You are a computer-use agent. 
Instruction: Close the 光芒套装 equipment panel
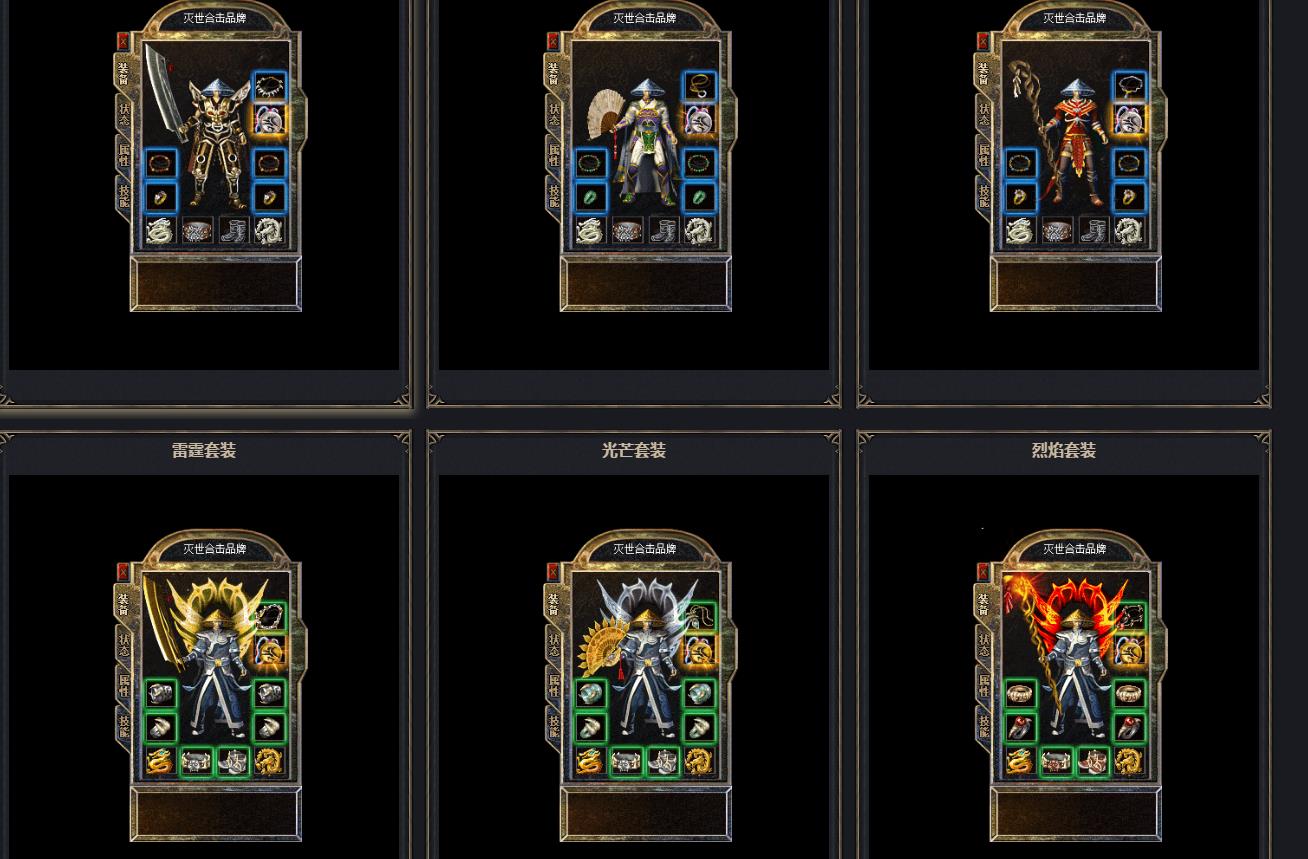[553, 571]
